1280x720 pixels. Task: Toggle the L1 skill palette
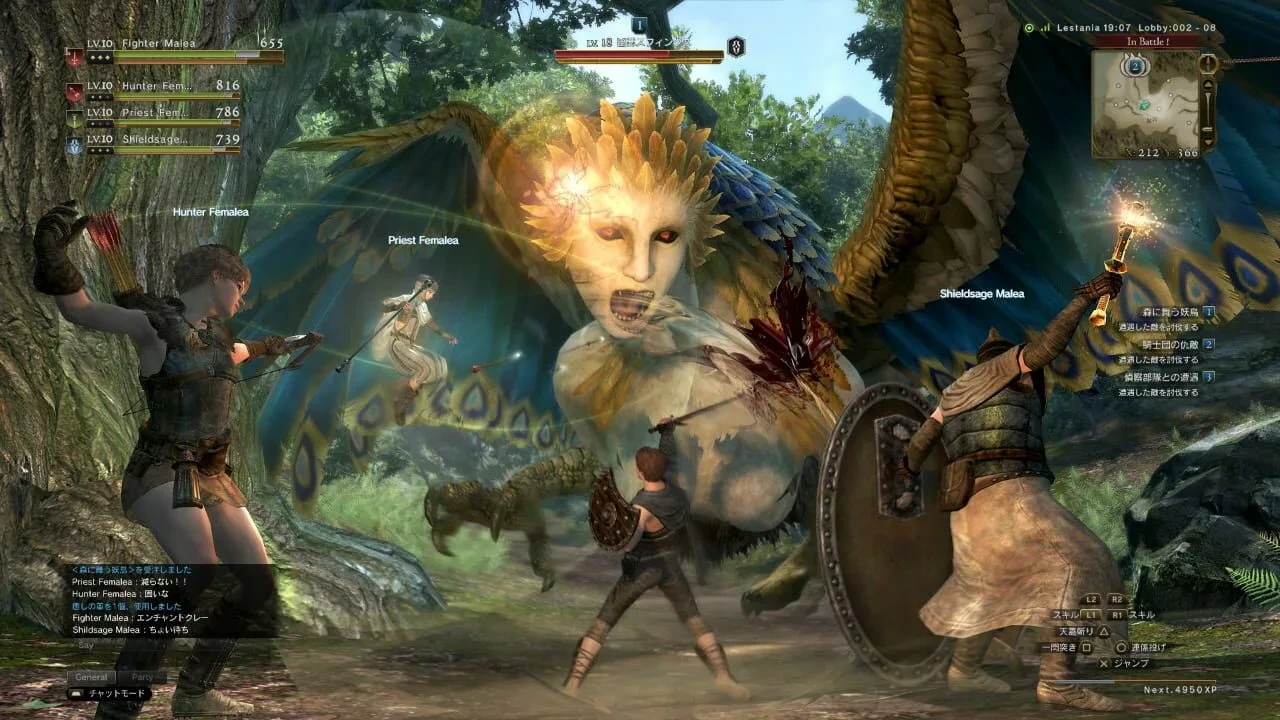click(1088, 615)
